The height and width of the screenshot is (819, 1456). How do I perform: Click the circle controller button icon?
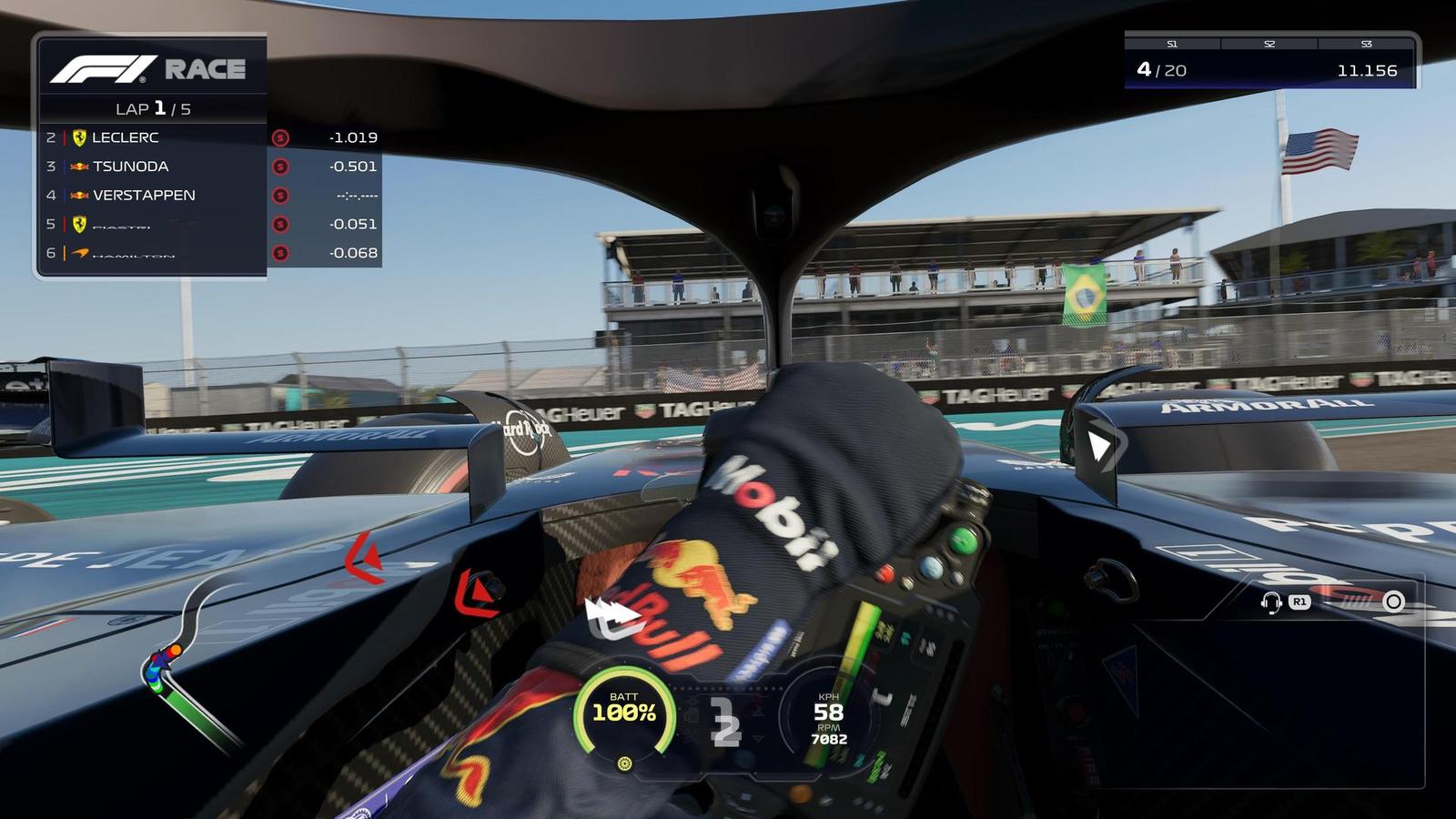(1393, 602)
